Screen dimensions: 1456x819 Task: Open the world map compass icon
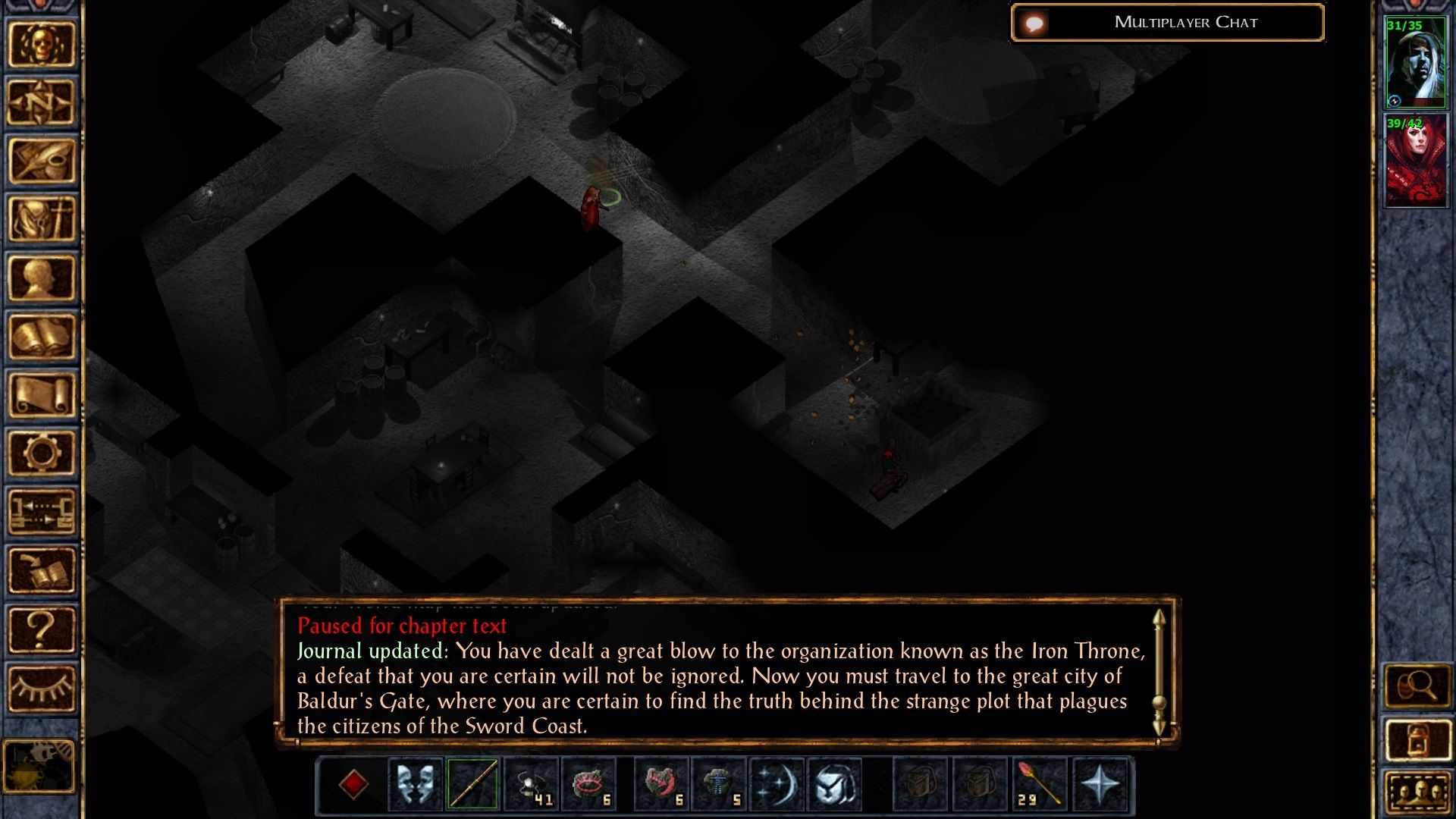pos(42,101)
